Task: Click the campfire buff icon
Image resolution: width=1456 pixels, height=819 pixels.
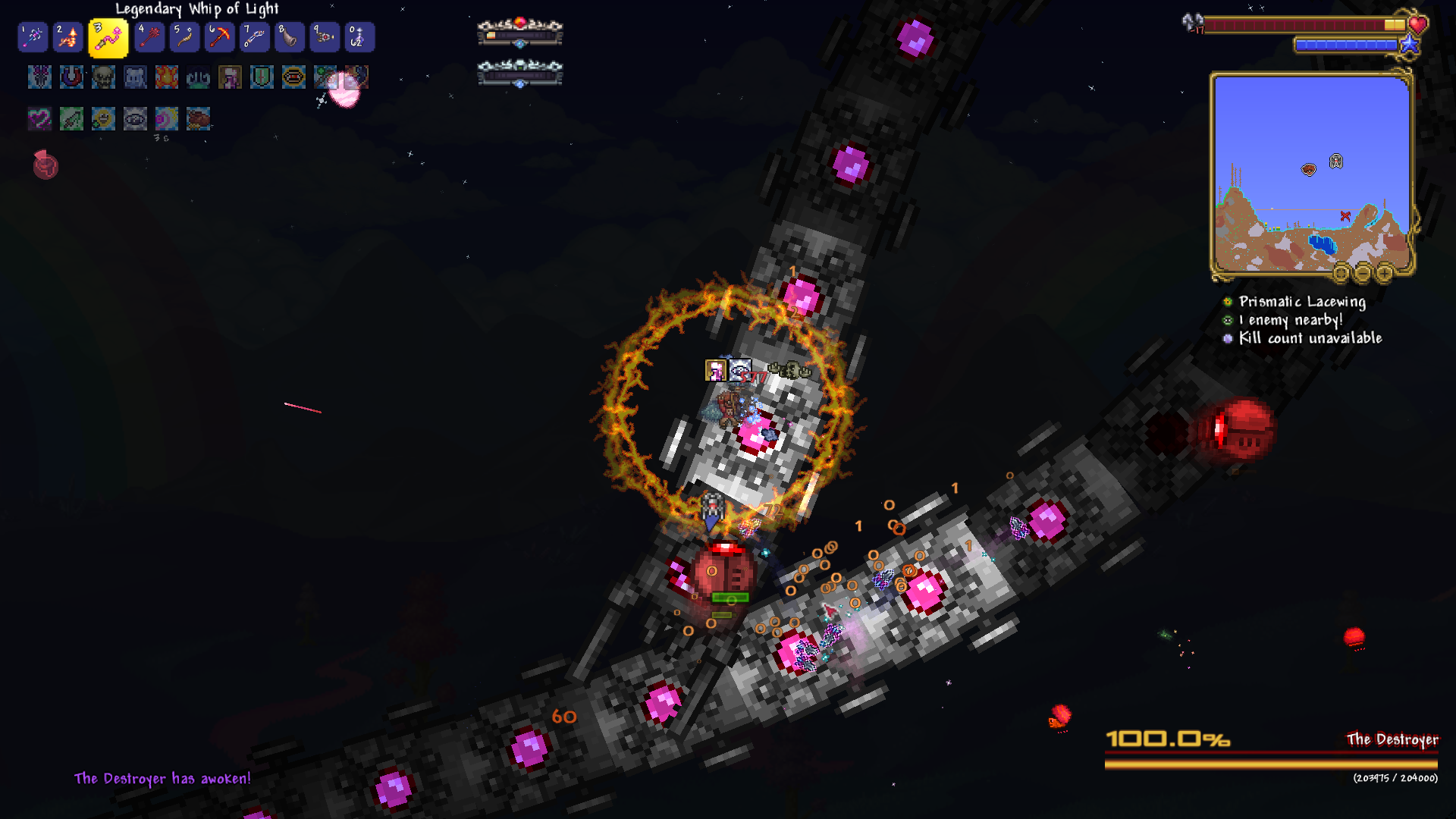Action: pos(167,77)
